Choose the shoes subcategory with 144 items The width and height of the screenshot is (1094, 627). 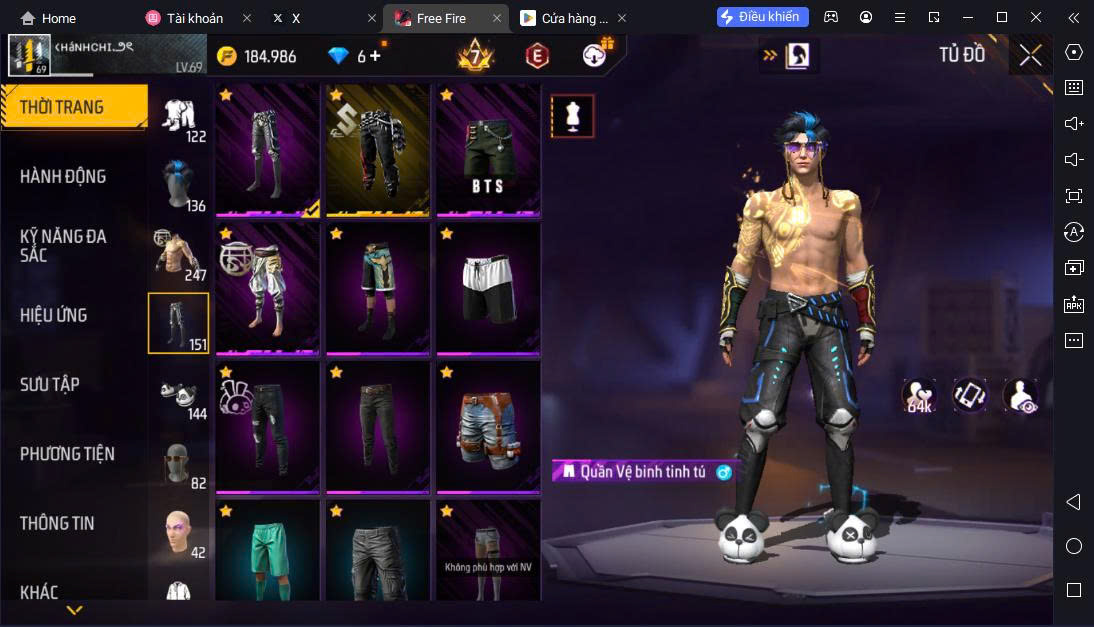click(180, 393)
